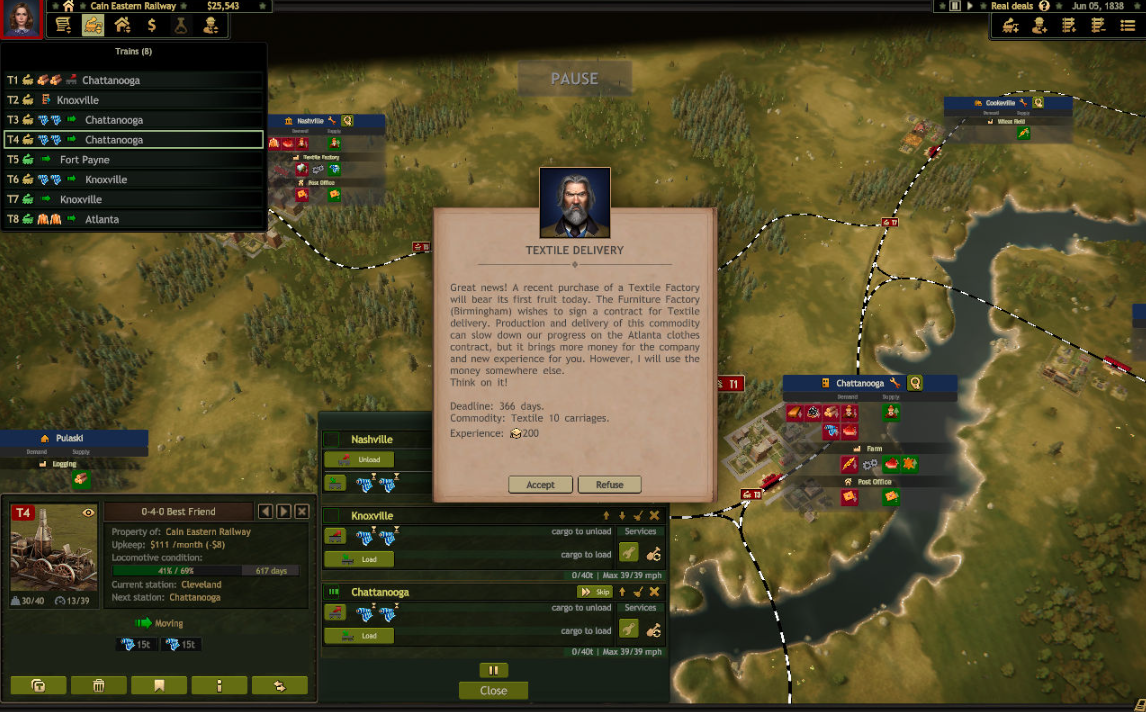This screenshot has height=712, width=1146.
Task: Refuse the Textile Delivery contract
Action: (x=609, y=485)
